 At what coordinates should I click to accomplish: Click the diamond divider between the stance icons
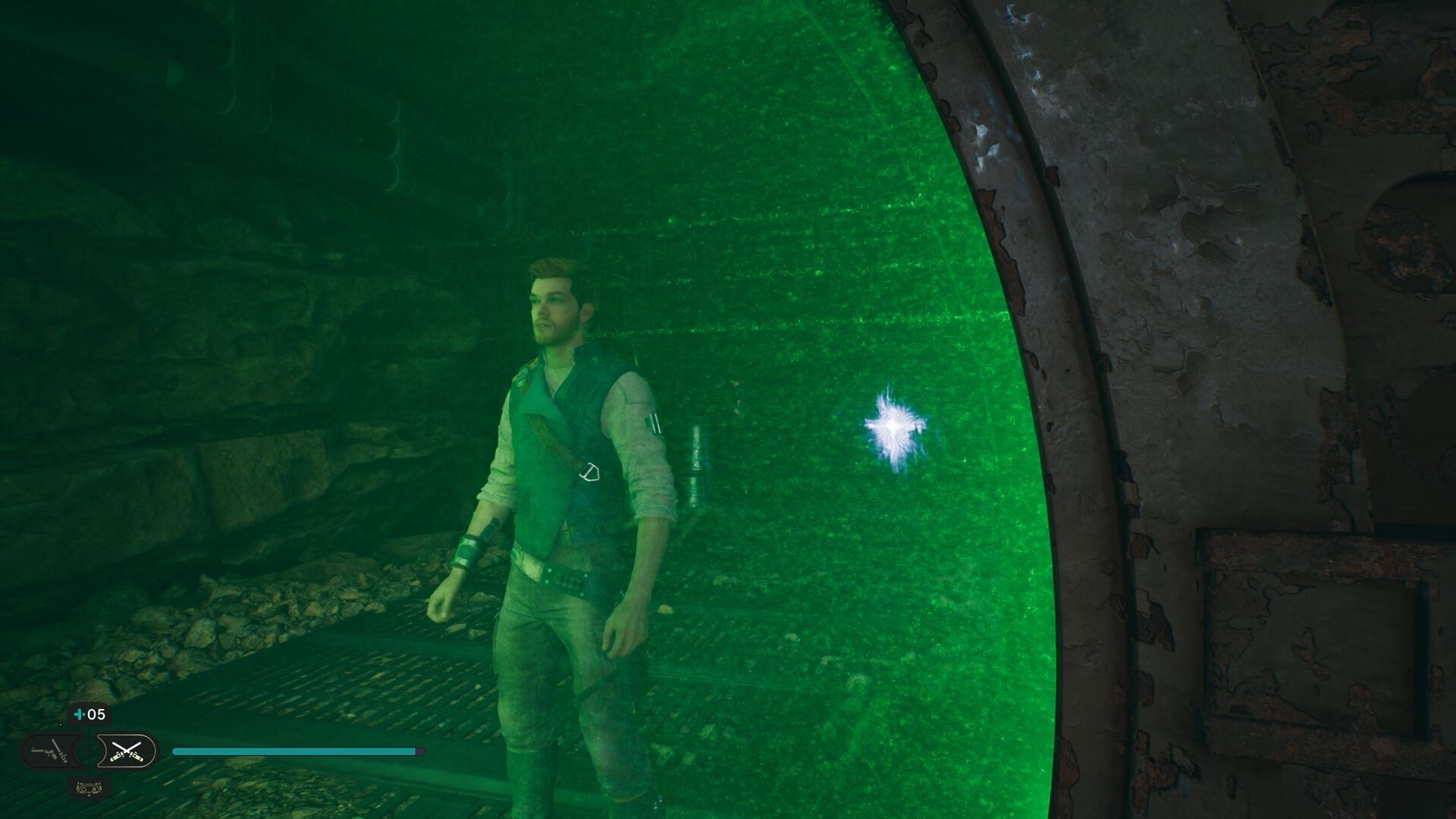point(89,751)
